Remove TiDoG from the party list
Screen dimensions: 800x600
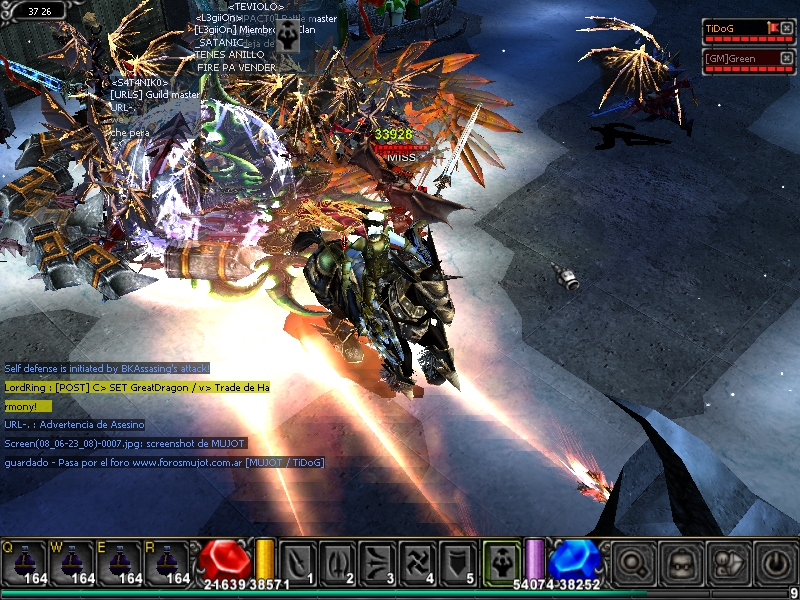click(x=787, y=29)
